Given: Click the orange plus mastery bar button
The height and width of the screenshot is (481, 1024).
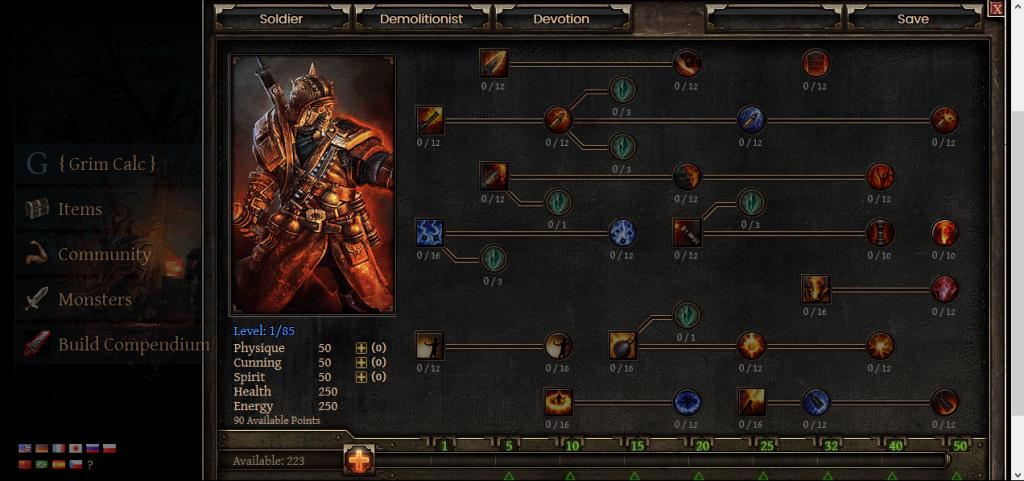Looking at the screenshot, I should (x=359, y=460).
